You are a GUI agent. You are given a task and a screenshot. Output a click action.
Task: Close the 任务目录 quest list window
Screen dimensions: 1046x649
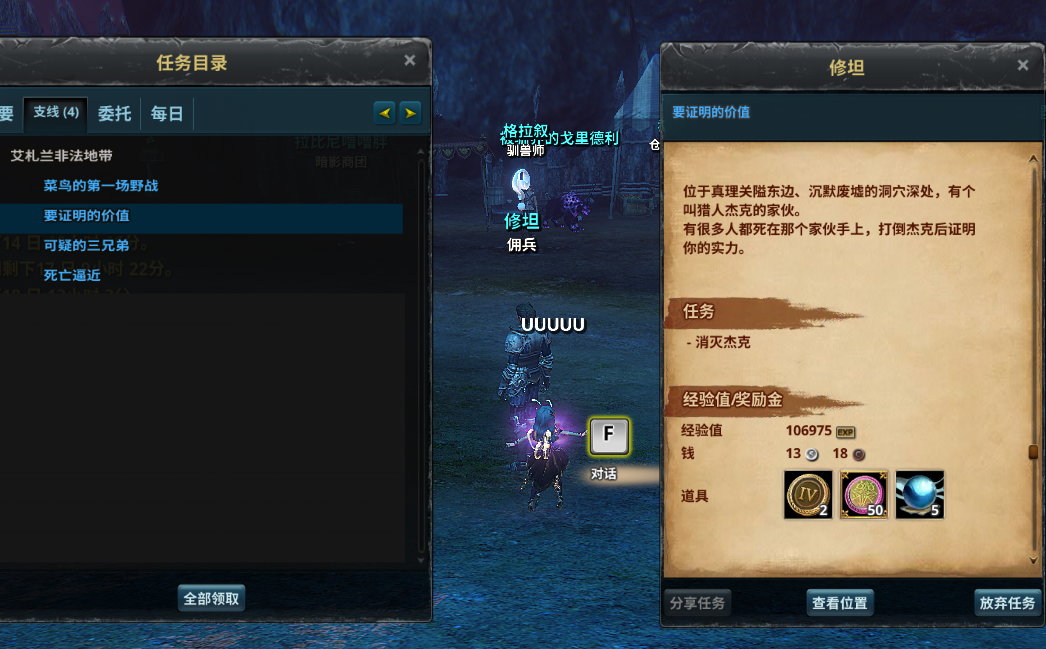(x=410, y=61)
